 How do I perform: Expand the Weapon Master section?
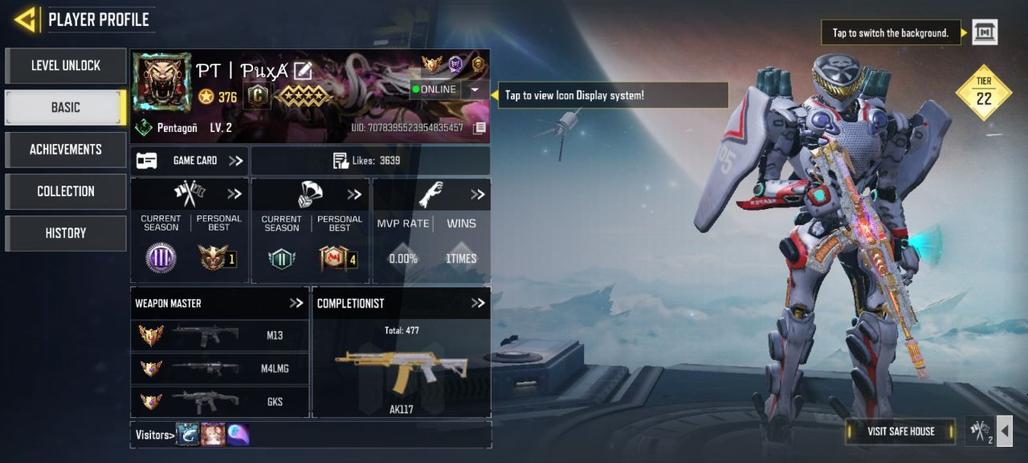(x=296, y=303)
